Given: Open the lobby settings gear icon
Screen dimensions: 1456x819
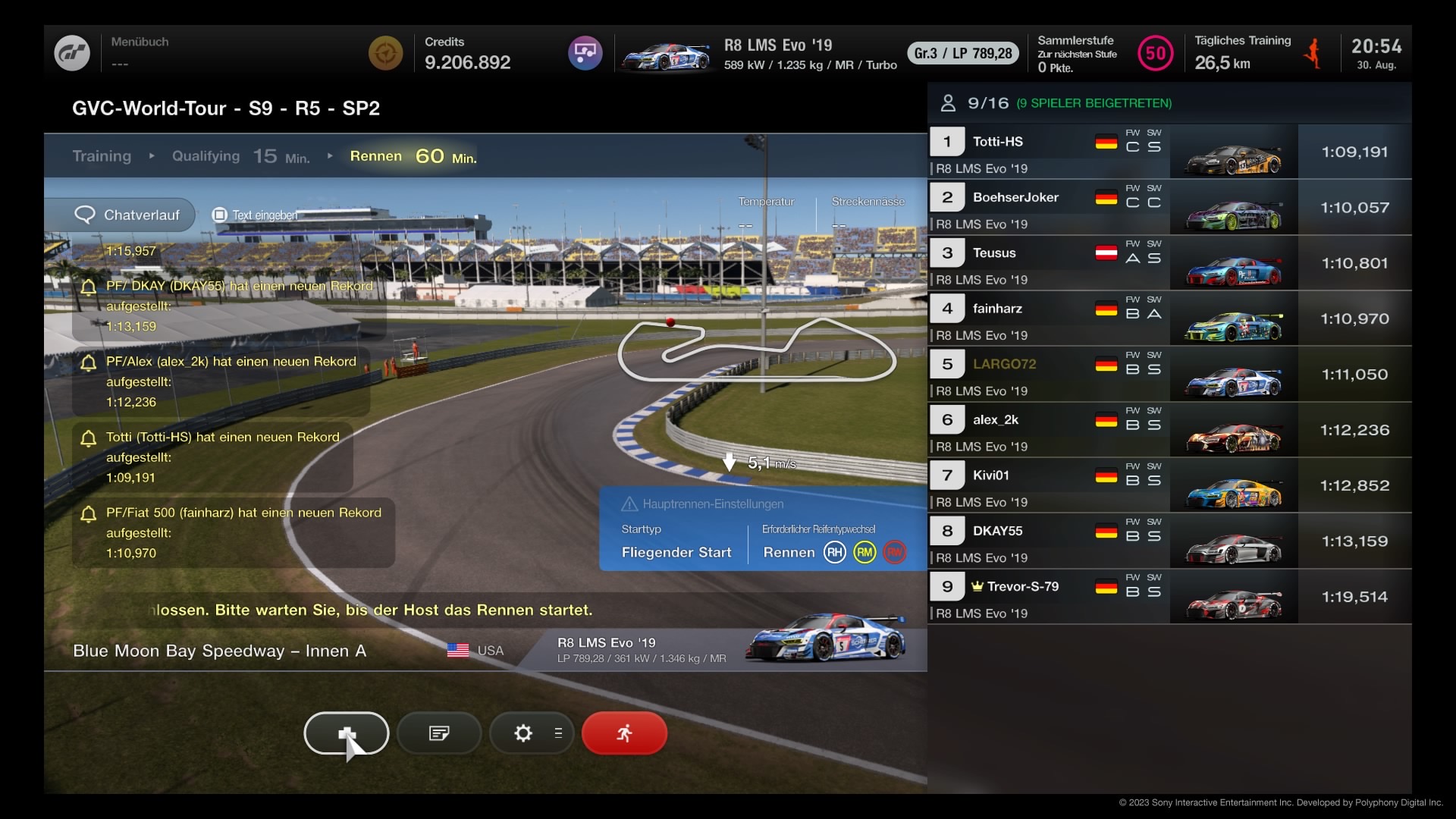Looking at the screenshot, I should (522, 733).
